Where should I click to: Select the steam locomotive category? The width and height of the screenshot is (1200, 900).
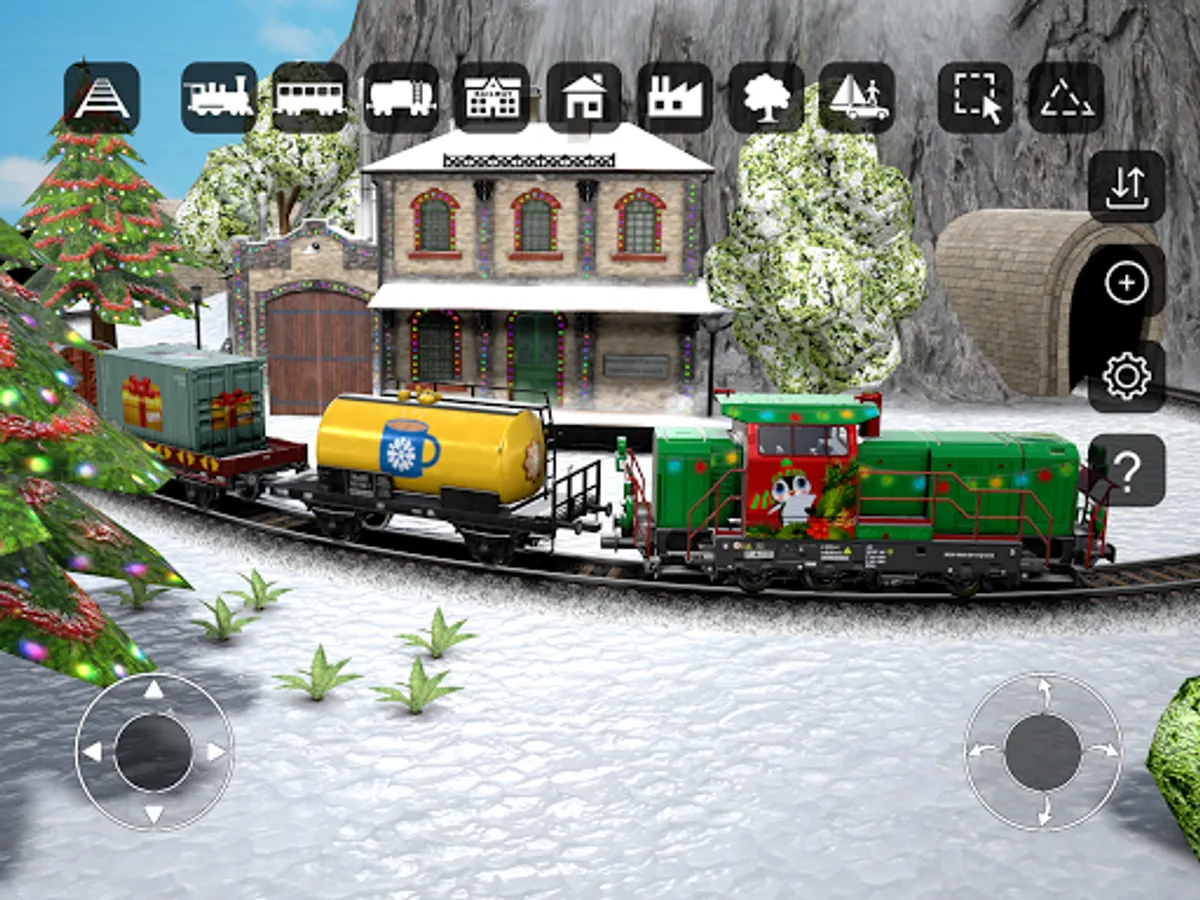tap(219, 97)
